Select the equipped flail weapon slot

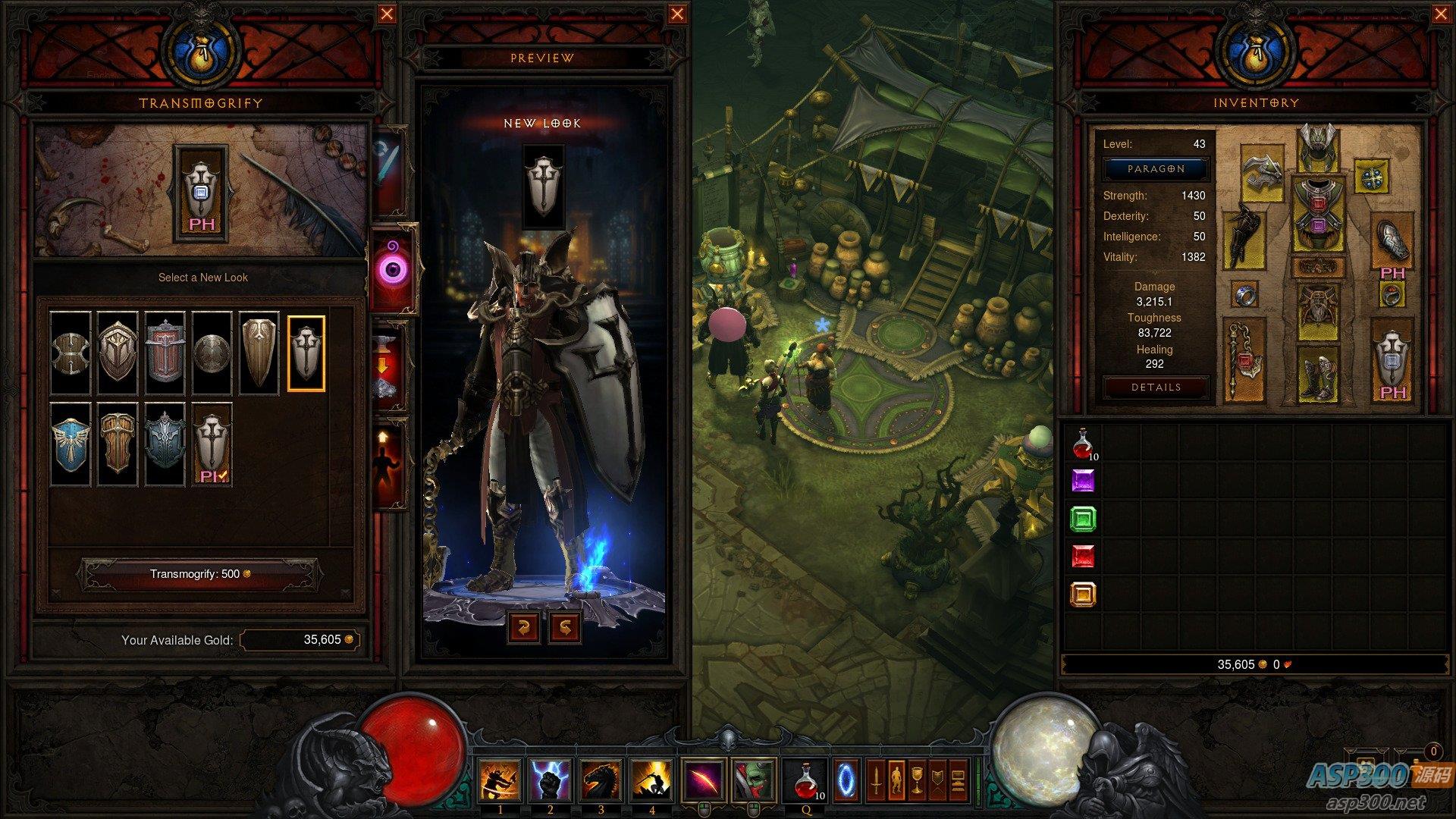[x=1244, y=359]
